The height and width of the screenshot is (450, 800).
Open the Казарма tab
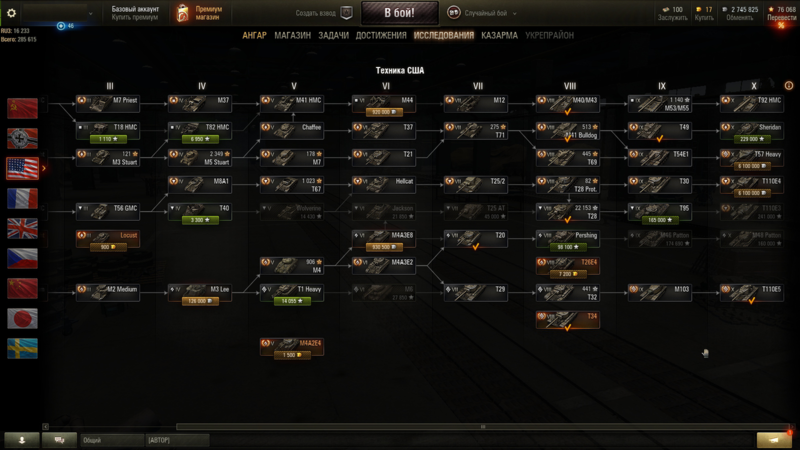tap(499, 35)
